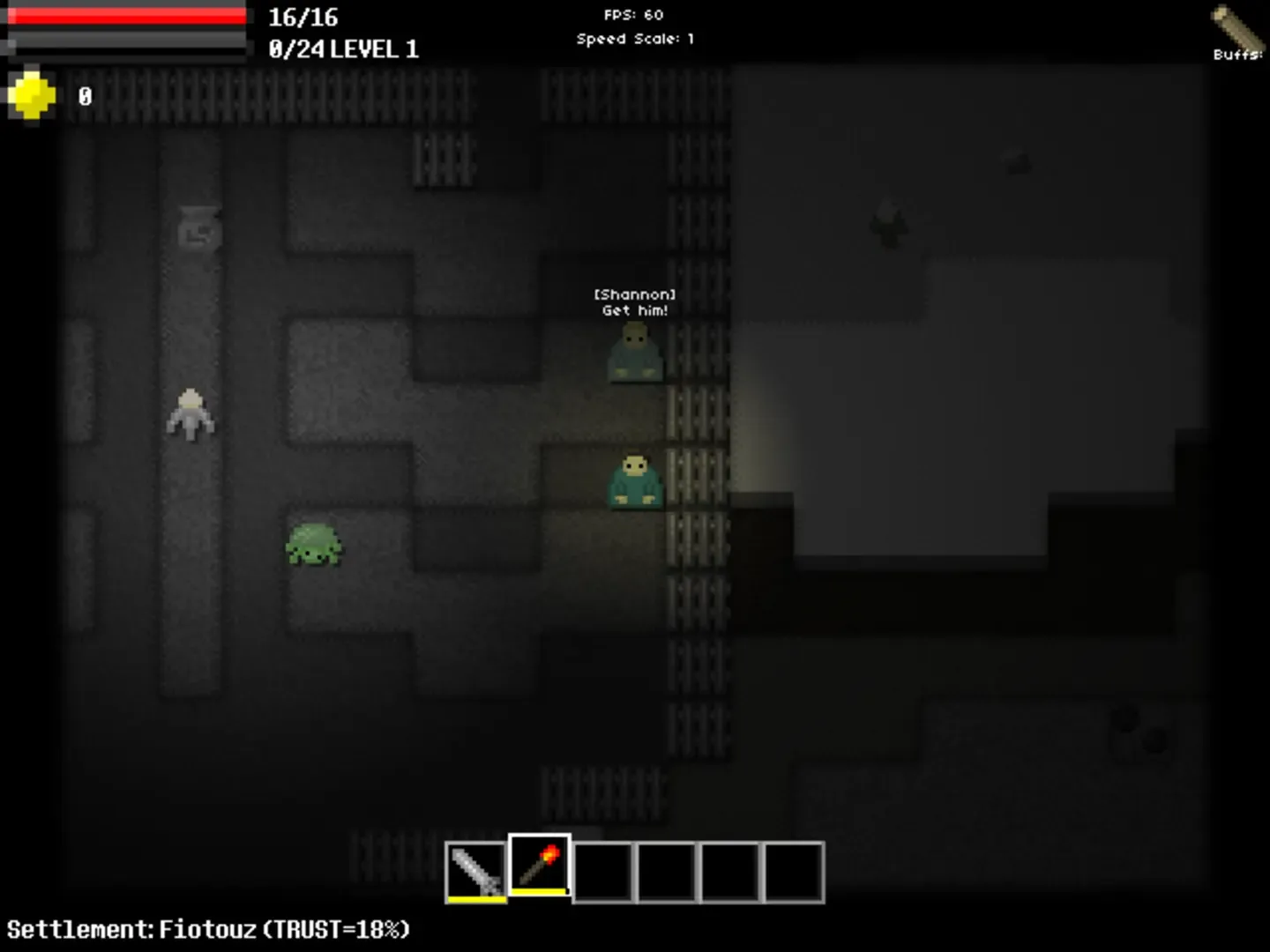This screenshot has height=952, width=1270.
Task: Click the 16/16 health counter text
Action: tap(303, 17)
